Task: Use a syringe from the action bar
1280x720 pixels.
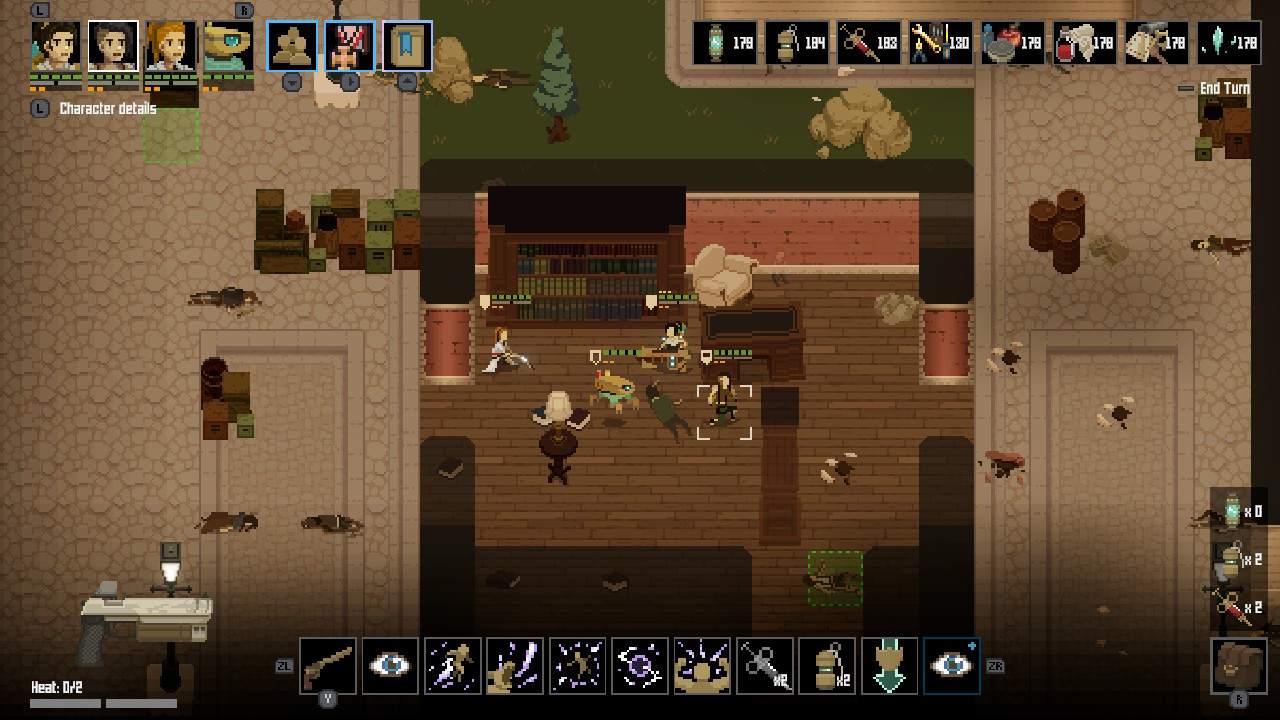Action: pyautogui.click(x=763, y=666)
